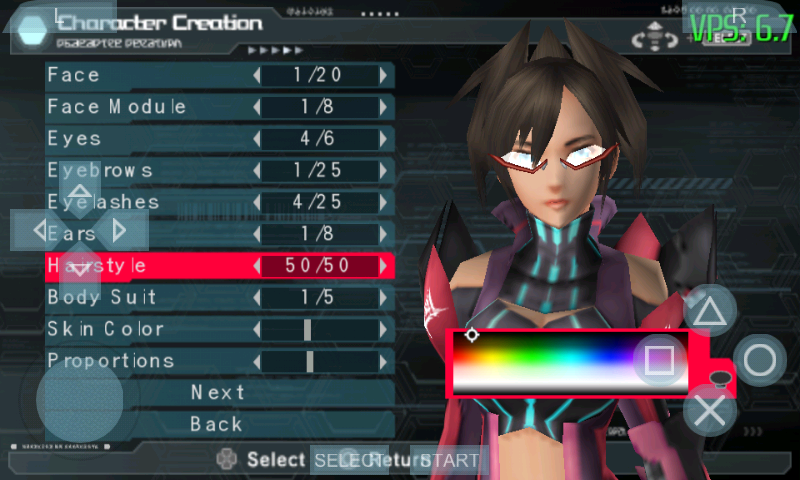Adjust the Proportions slider
Viewport: 800px width, 480px height.
(x=311, y=361)
